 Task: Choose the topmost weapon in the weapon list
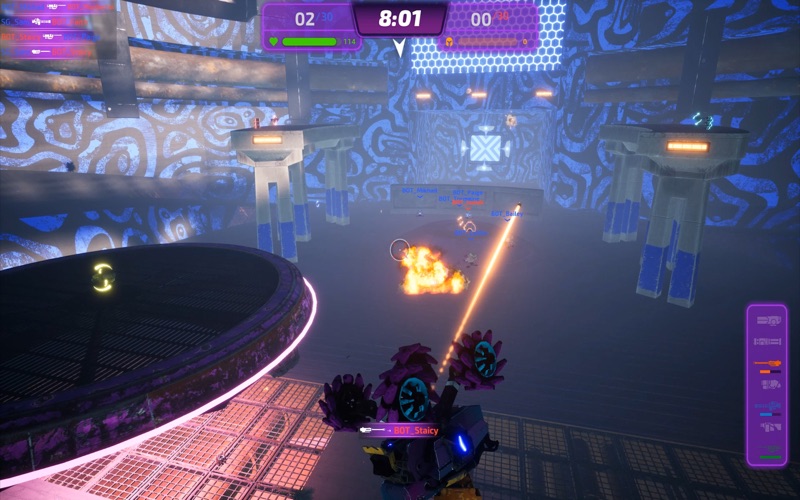click(x=767, y=320)
